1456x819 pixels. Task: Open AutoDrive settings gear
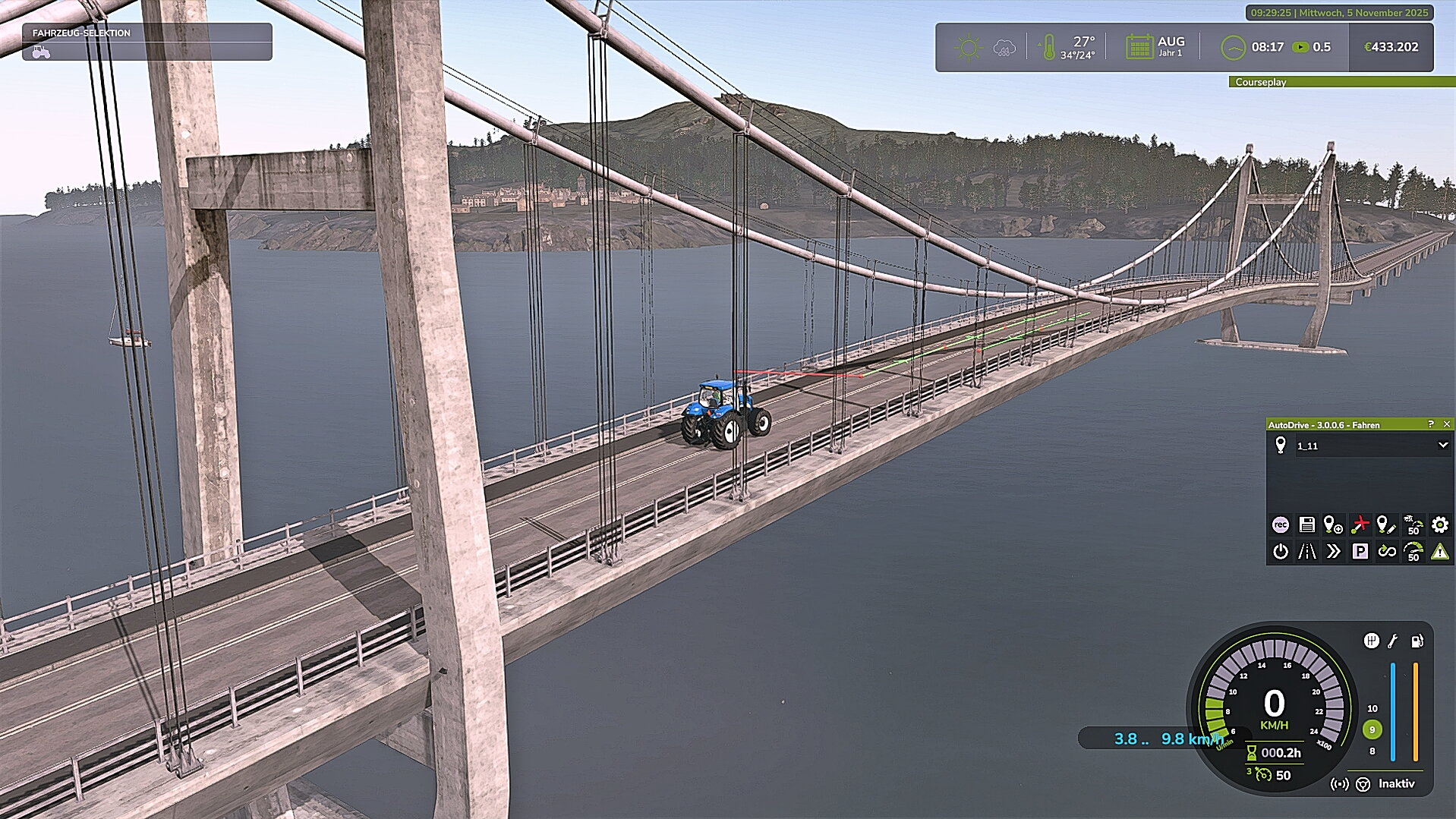pos(1439,524)
